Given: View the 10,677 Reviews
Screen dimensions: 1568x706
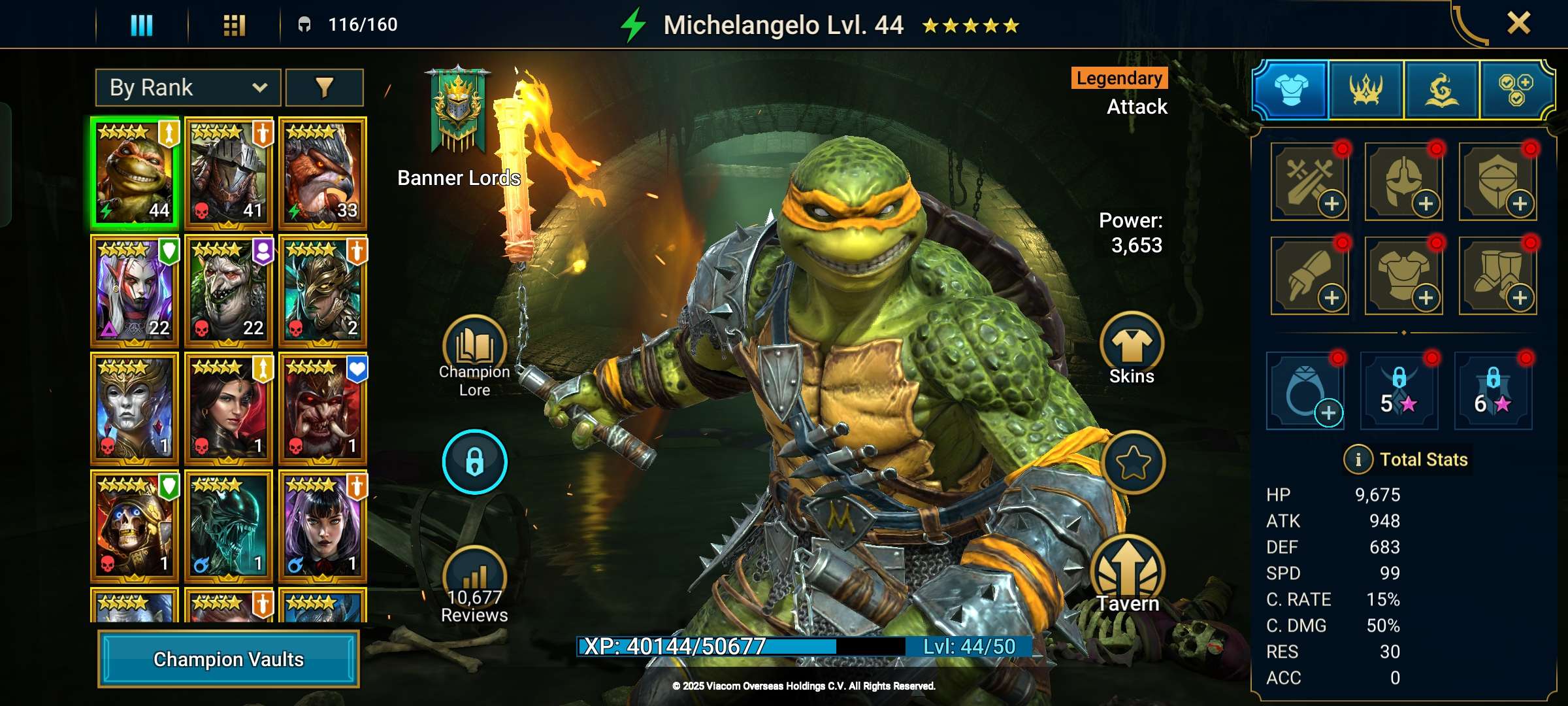Looking at the screenshot, I should pos(474,582).
